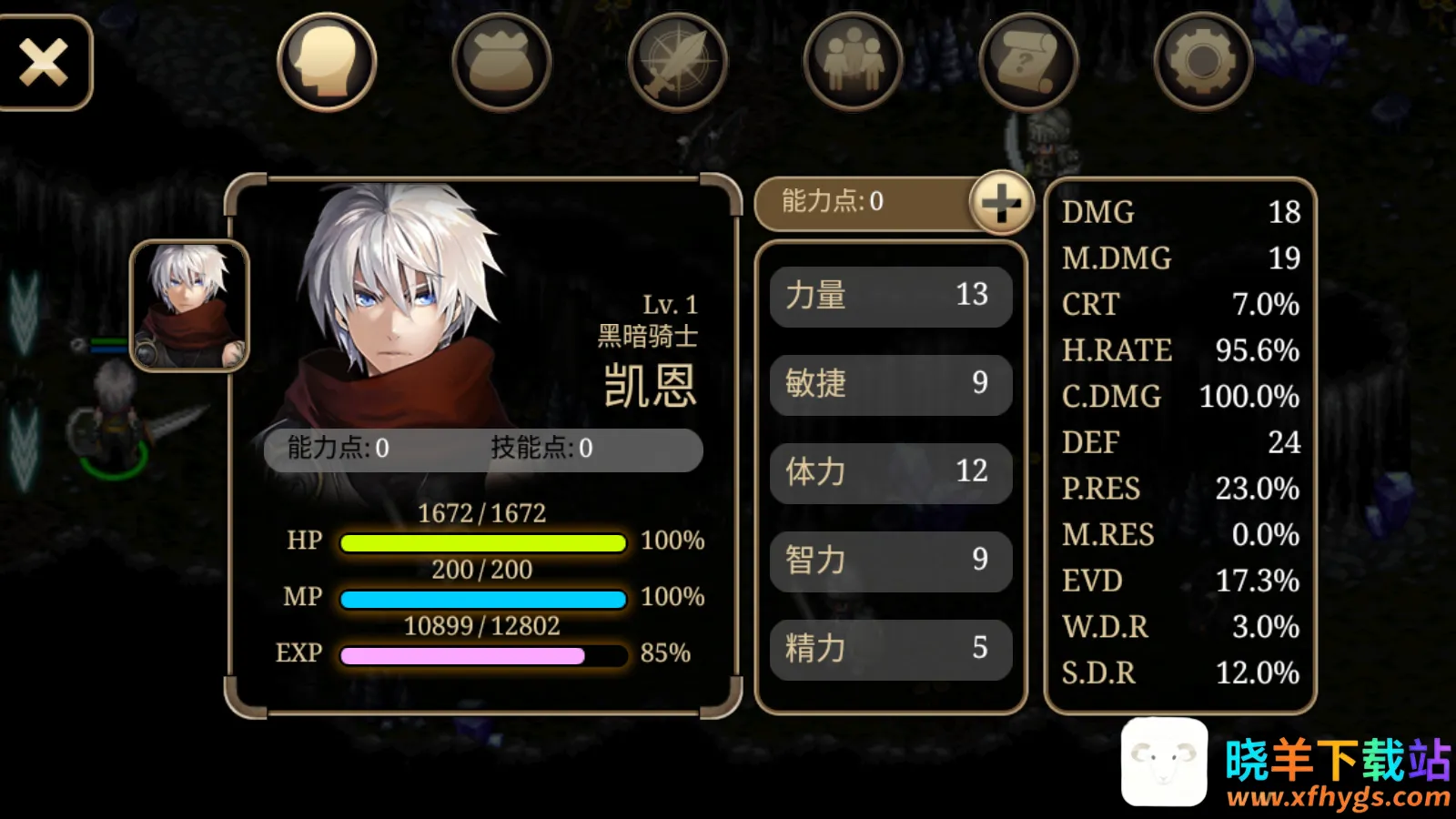1456x819 pixels.
Task: Select the 力量 stat row
Action: [x=890, y=296]
